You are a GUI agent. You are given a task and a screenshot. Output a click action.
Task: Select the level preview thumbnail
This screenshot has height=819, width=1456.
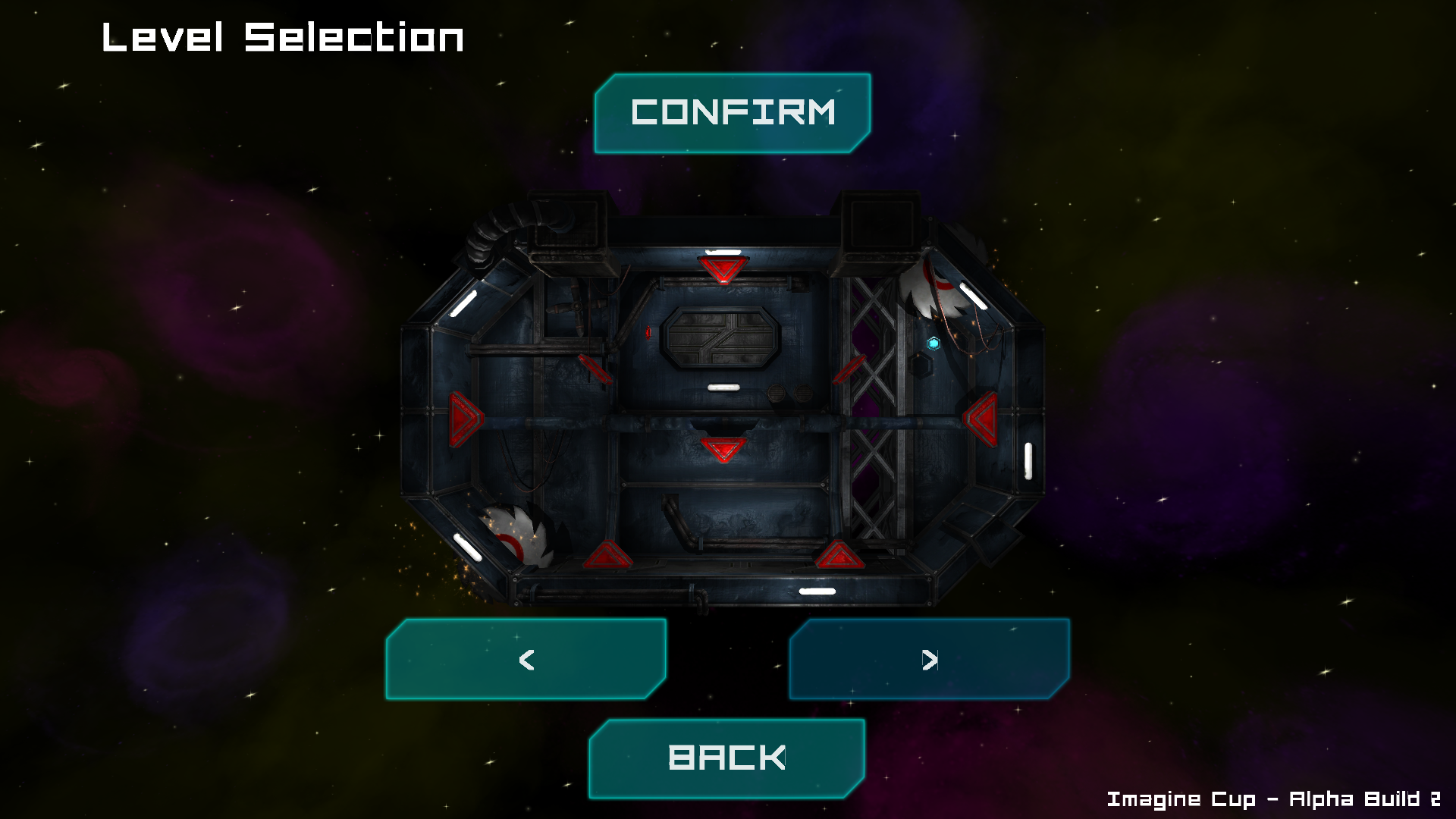(x=723, y=402)
